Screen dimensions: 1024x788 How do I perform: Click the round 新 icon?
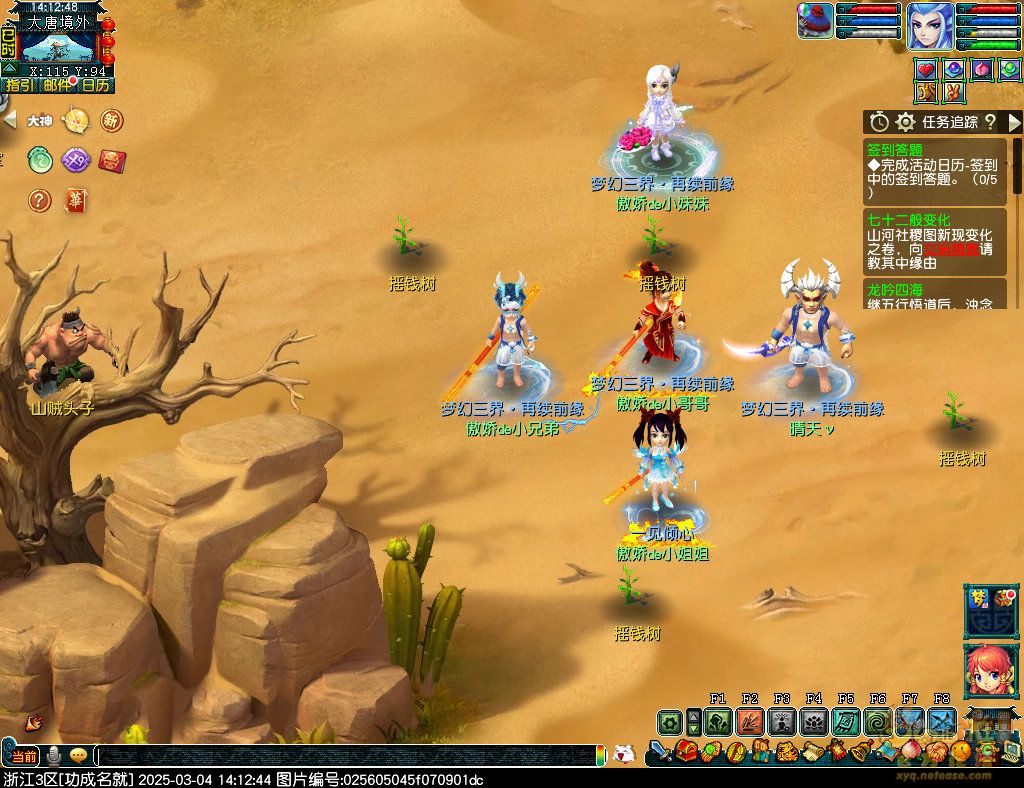tap(112, 121)
